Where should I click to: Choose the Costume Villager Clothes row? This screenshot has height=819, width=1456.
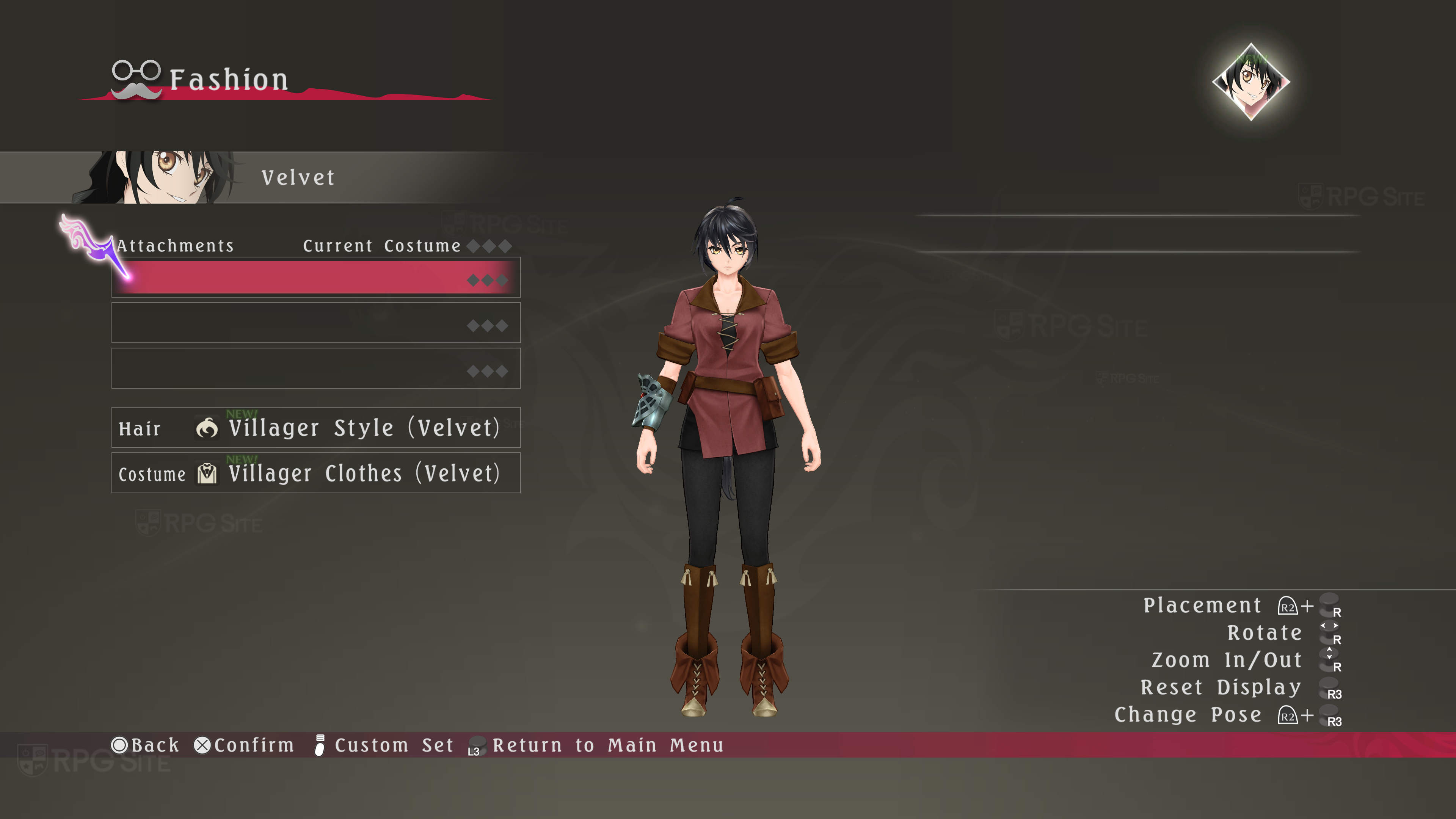pyautogui.click(x=315, y=473)
